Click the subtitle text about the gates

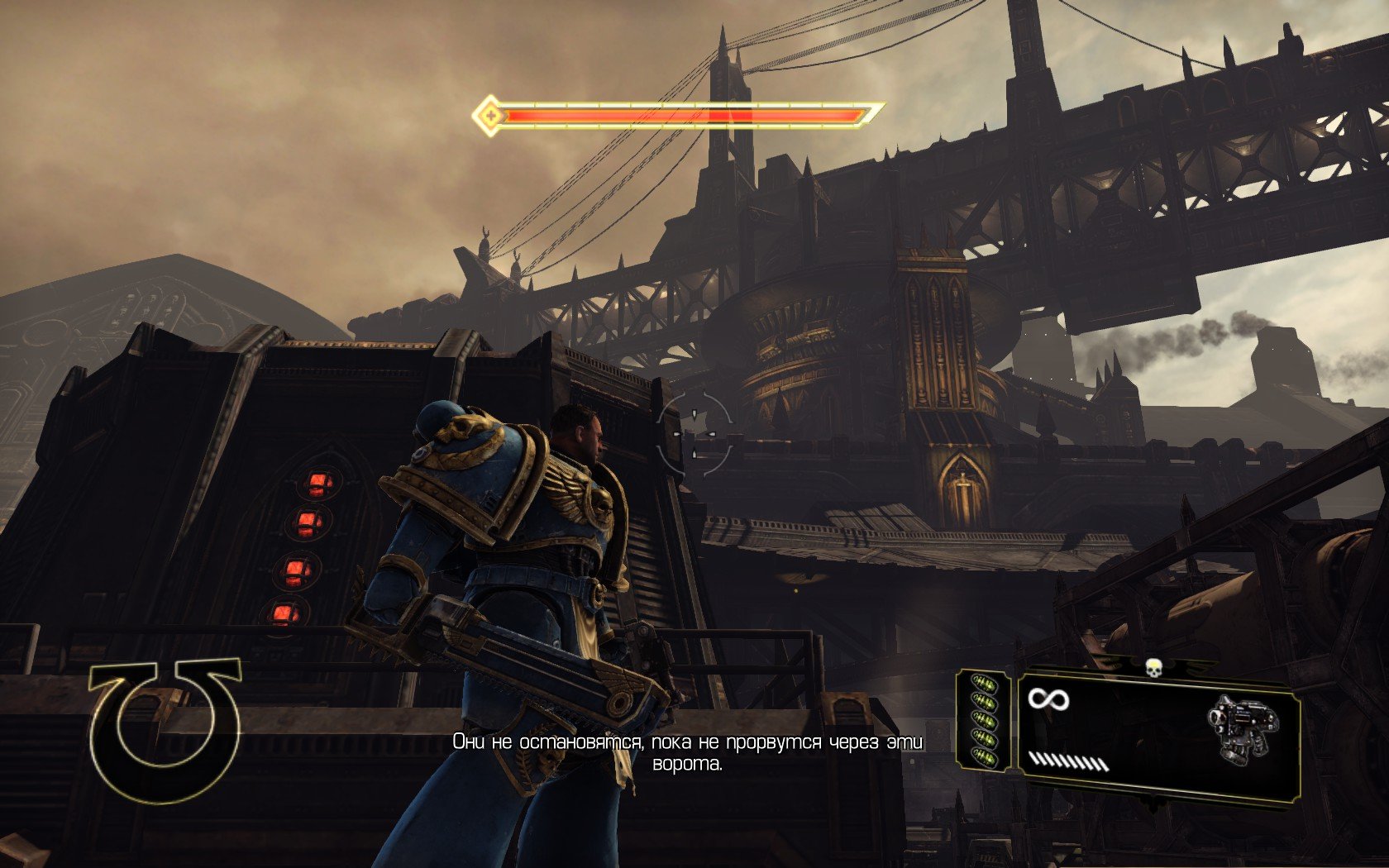click(x=689, y=753)
